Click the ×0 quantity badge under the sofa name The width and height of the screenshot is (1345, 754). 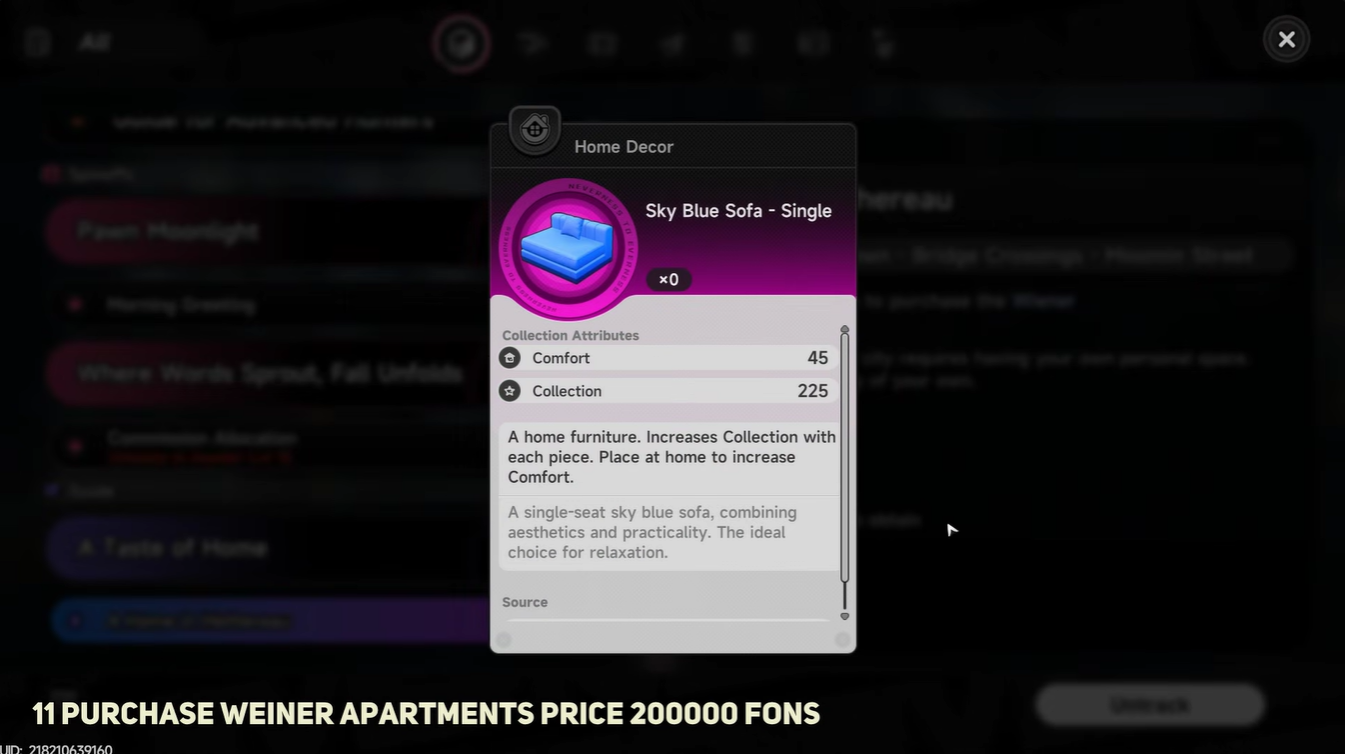(x=668, y=279)
